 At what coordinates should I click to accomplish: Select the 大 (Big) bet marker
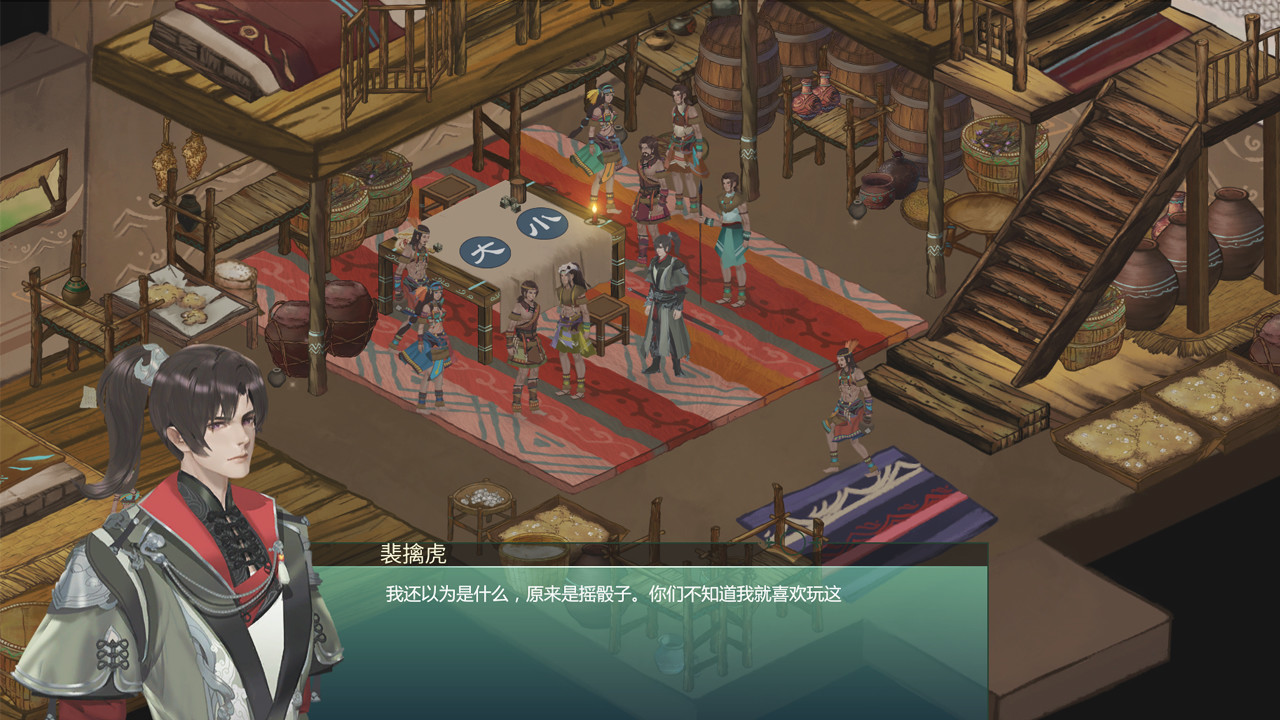[x=484, y=253]
